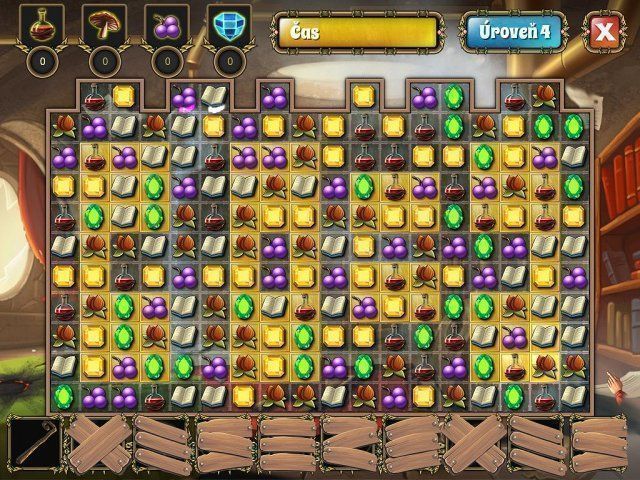Close the level with the red X
The width and height of the screenshot is (640, 480).
click(x=604, y=31)
